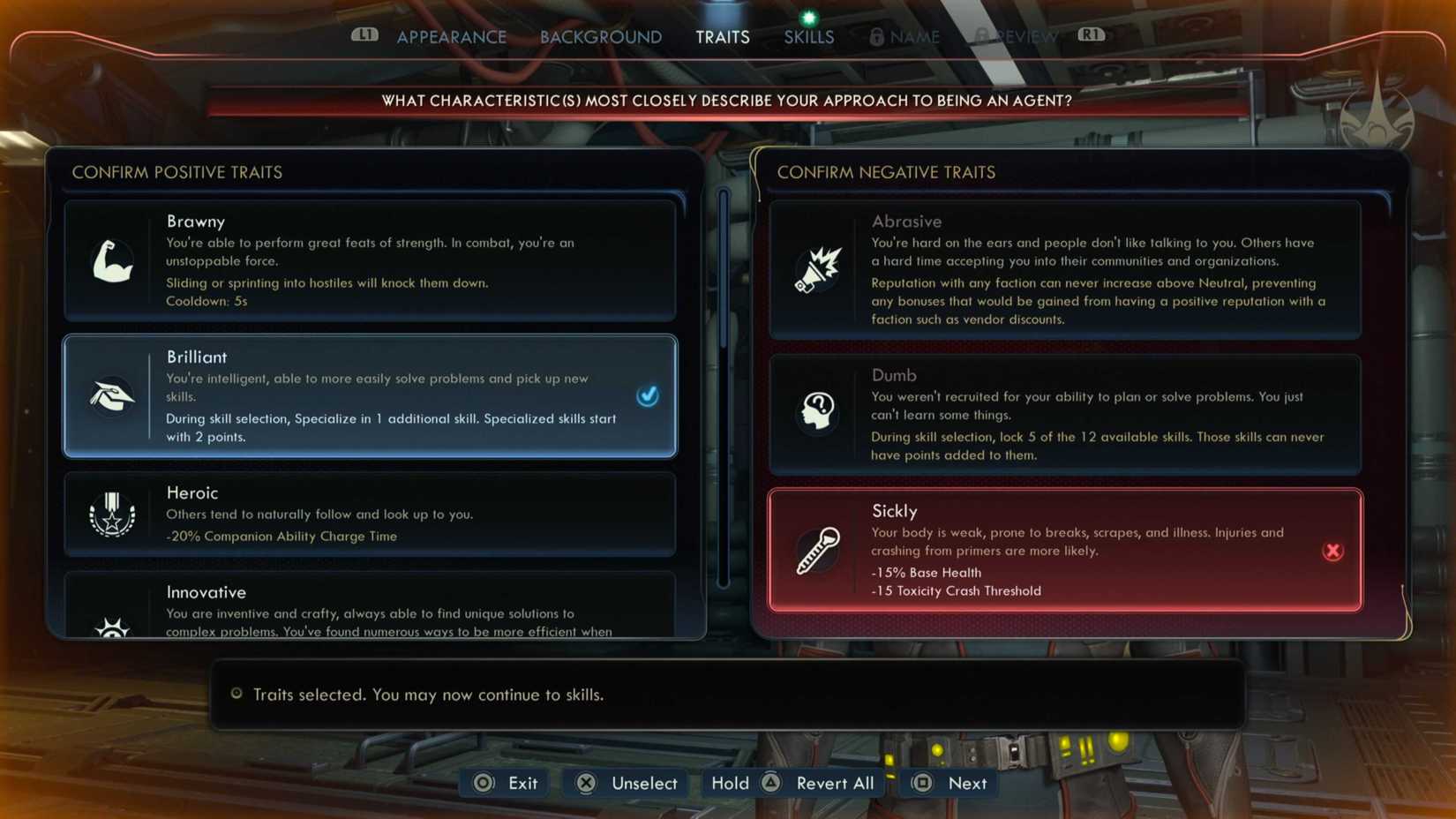Click the Brilliant trait's bird icon
The image size is (1456, 819).
click(112, 396)
